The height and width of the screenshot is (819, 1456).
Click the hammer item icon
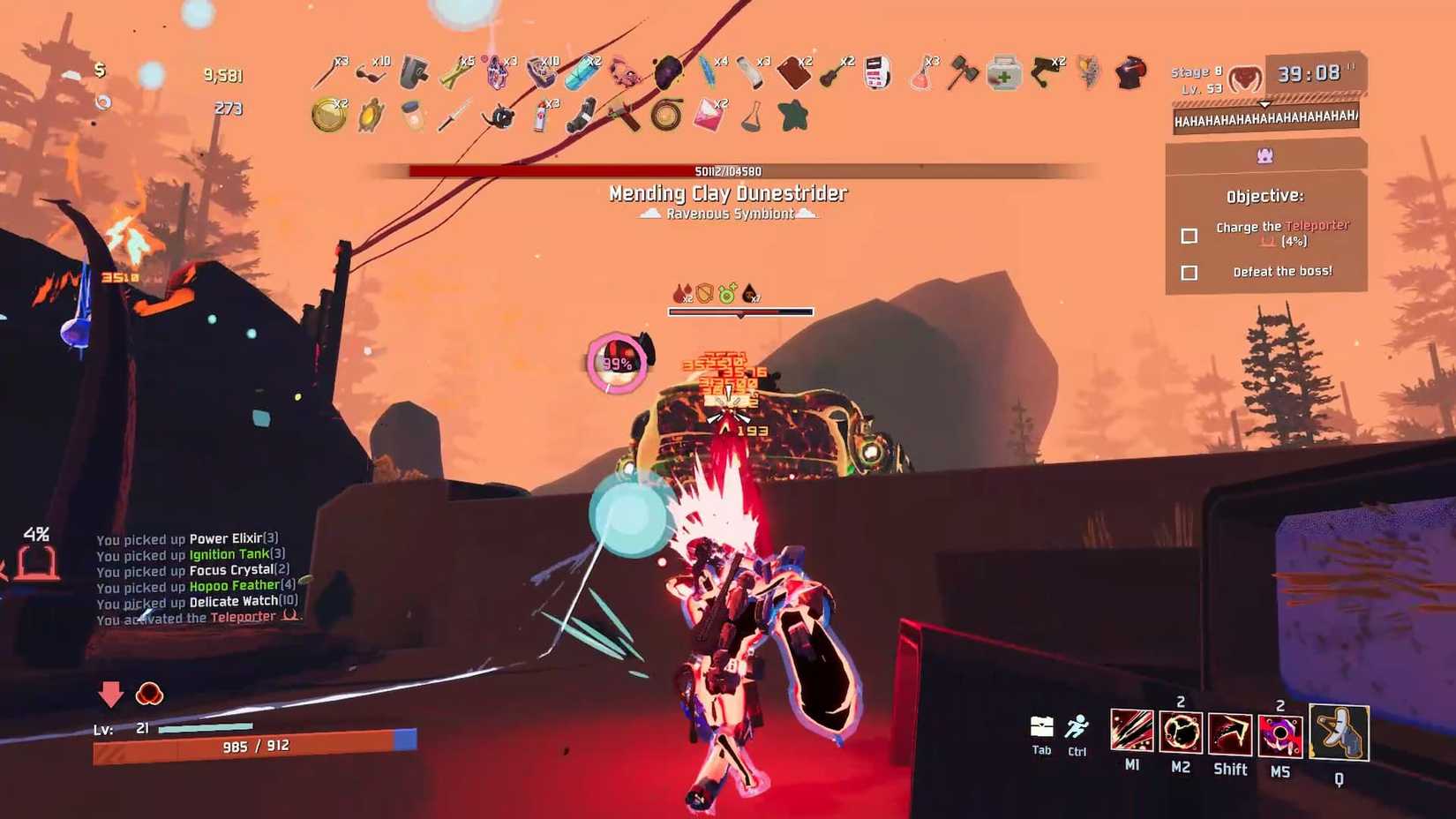(962, 73)
